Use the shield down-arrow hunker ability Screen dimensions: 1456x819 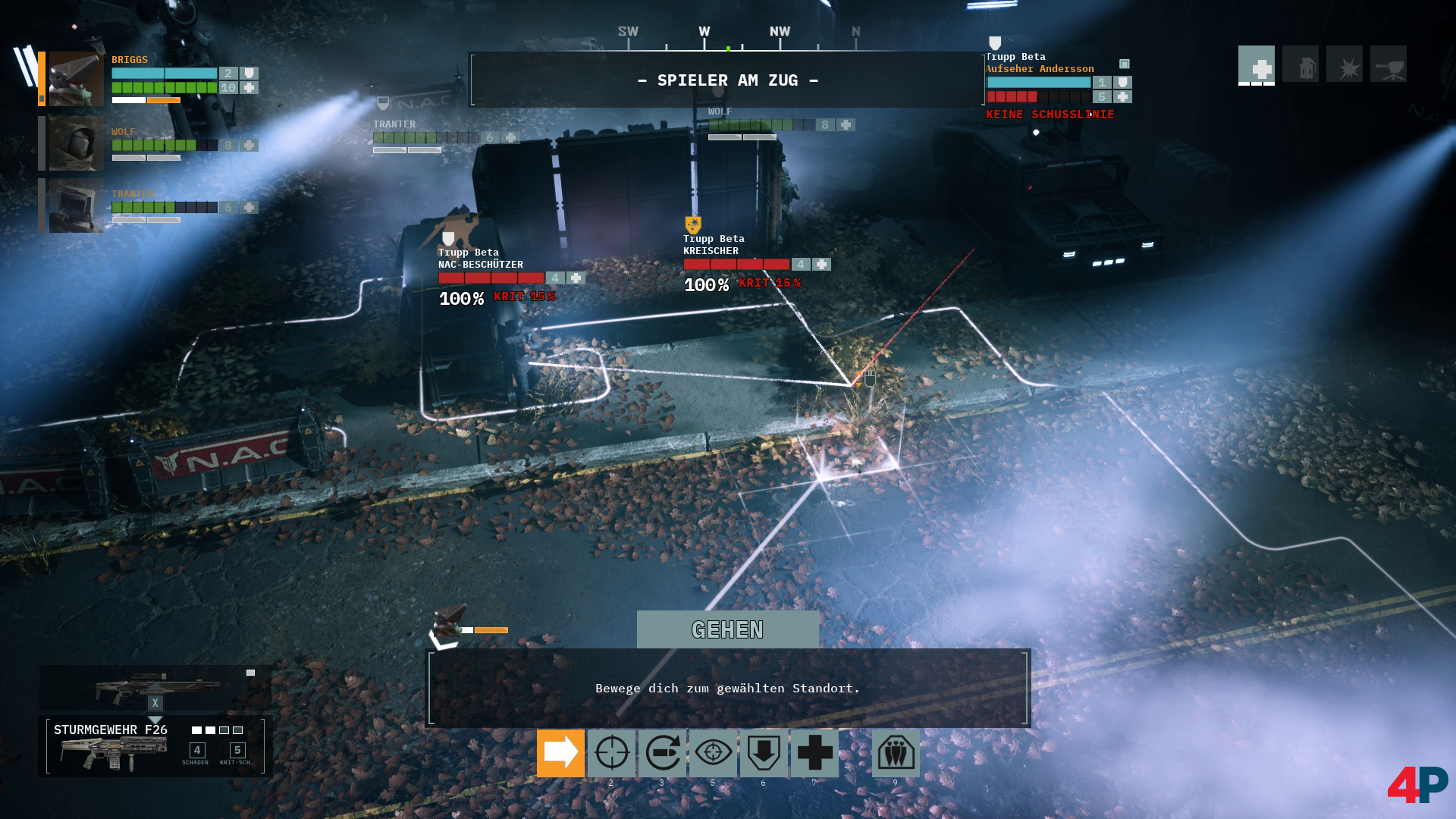tap(764, 753)
